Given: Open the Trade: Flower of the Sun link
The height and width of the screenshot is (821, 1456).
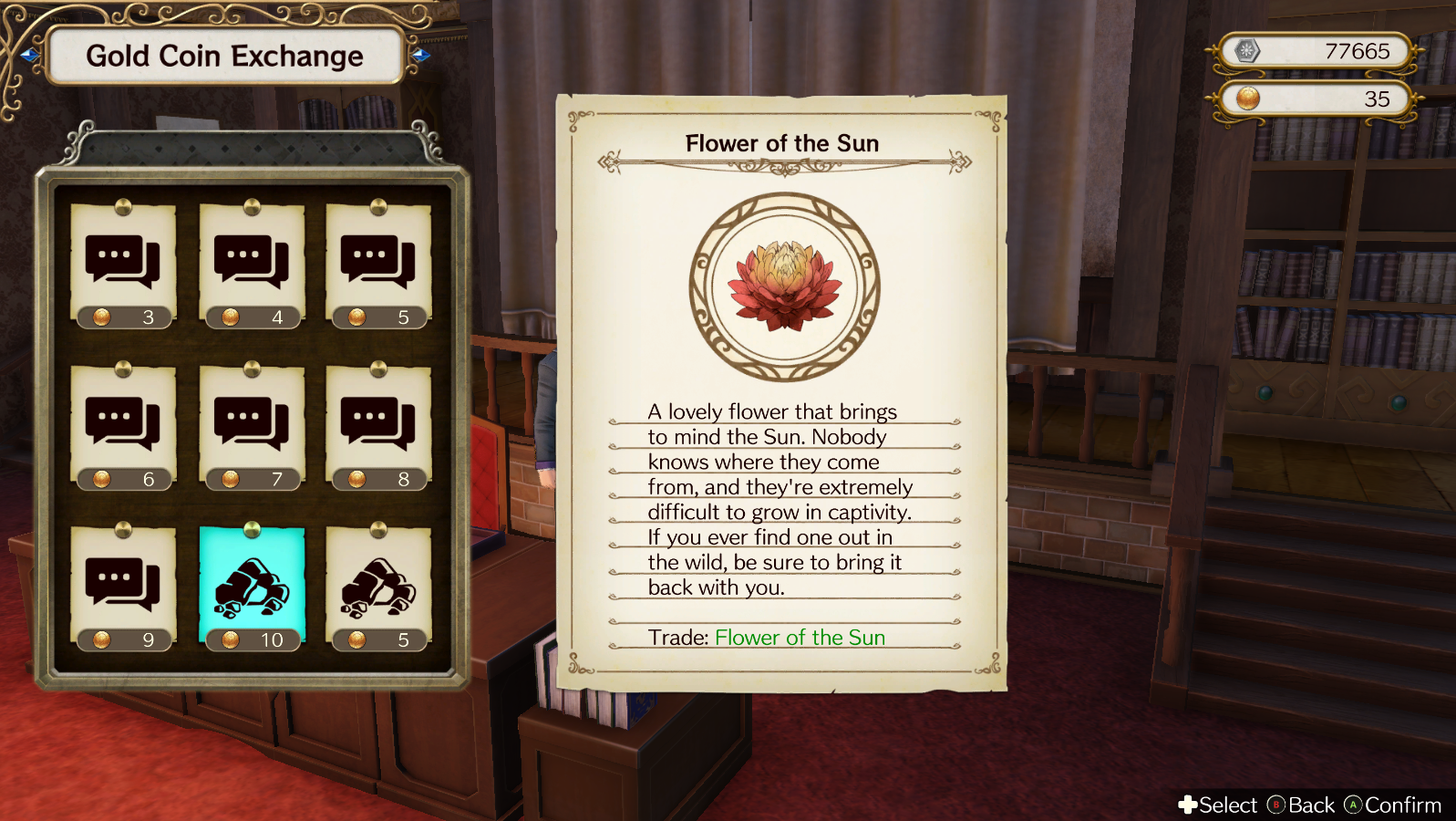Looking at the screenshot, I should [800, 637].
